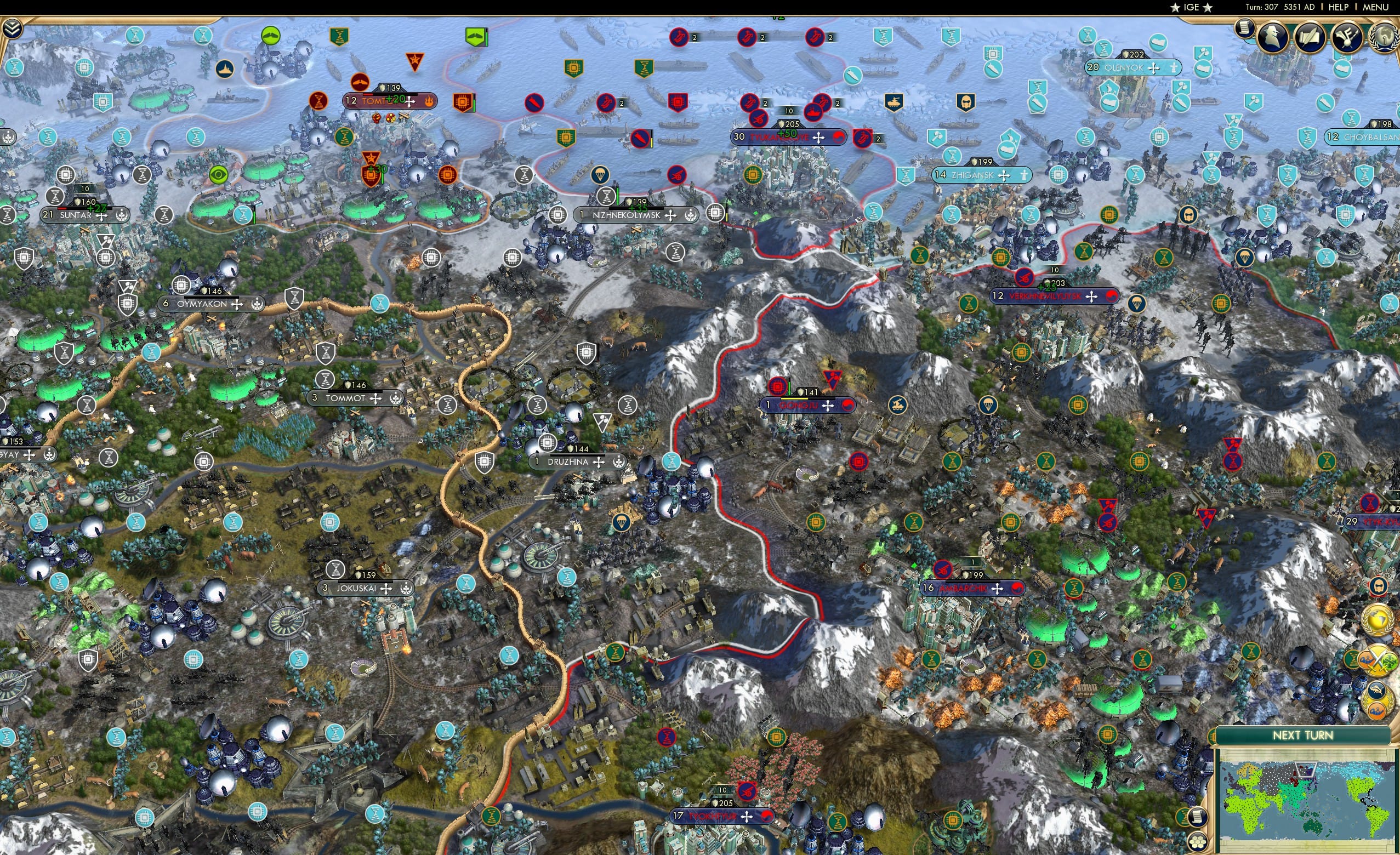
Task: Click the fish resource notification medallion
Action: (x=1377, y=689)
